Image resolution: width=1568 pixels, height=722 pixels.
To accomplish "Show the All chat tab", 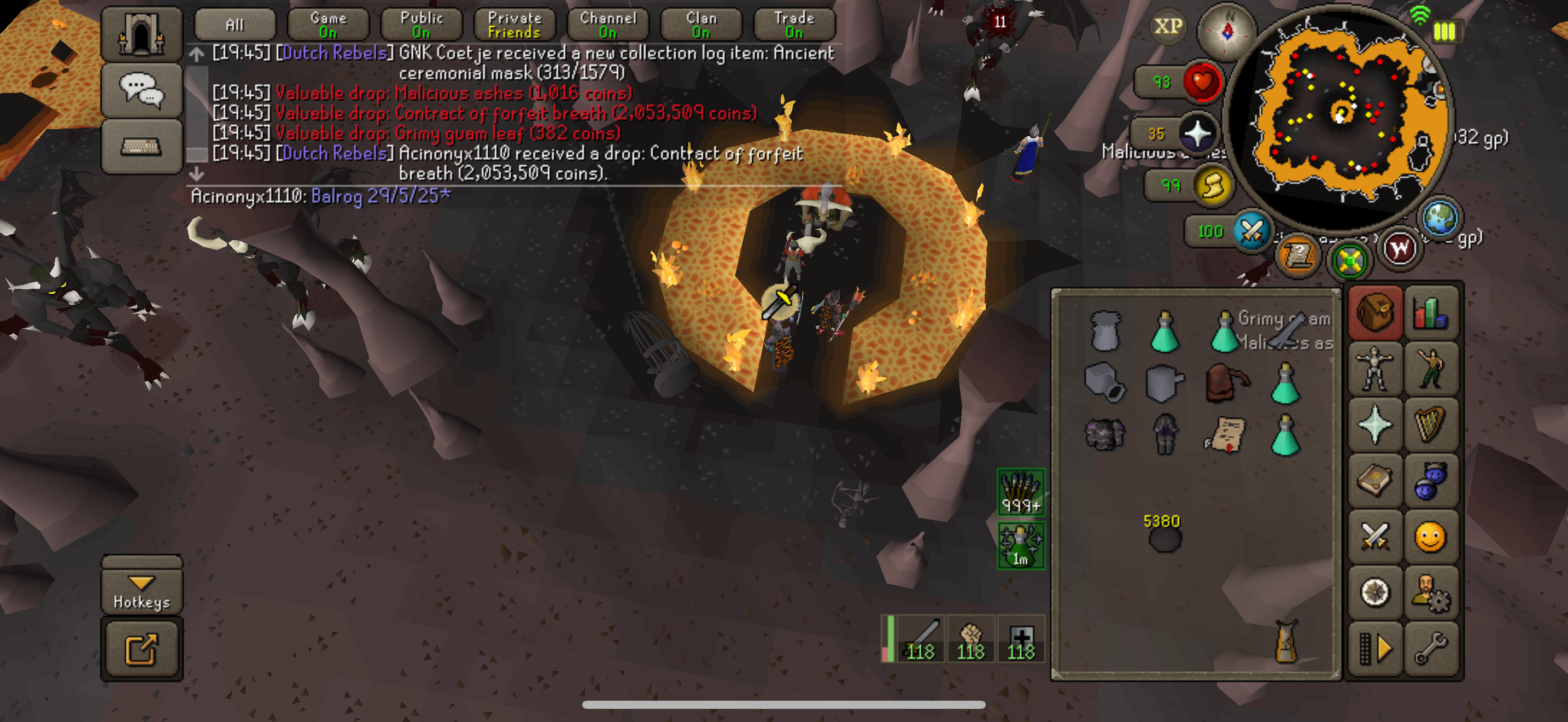I will coord(235,25).
